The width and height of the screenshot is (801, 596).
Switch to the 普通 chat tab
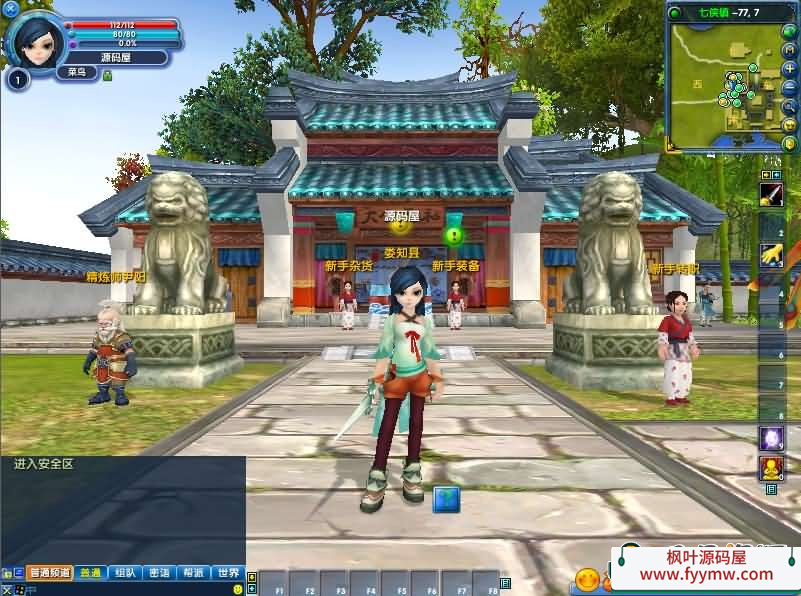click(x=91, y=573)
